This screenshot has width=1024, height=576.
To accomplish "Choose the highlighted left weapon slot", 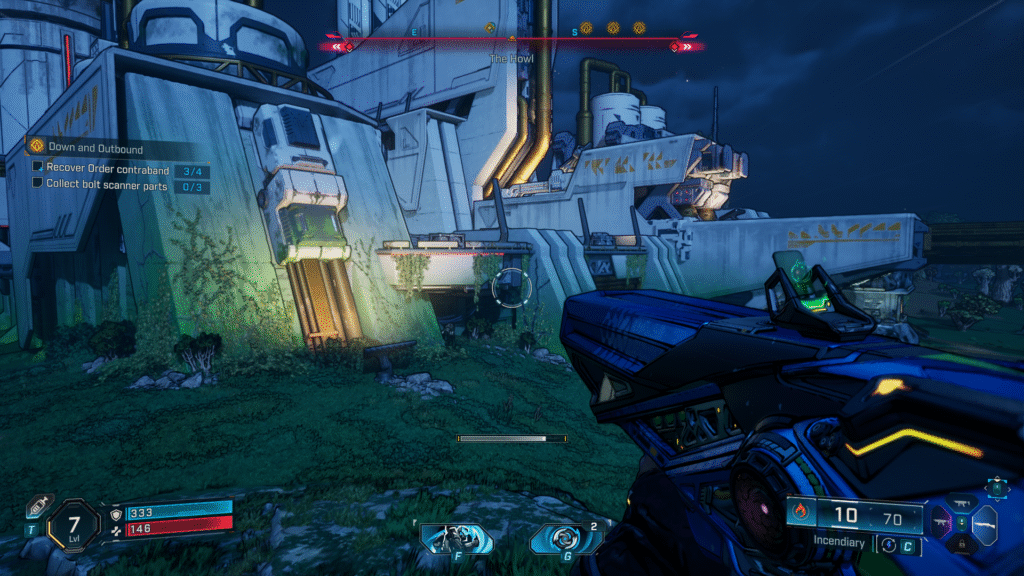I will [x=942, y=520].
